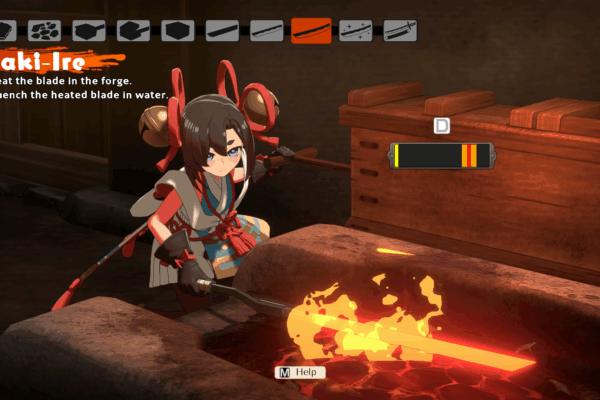This screenshot has height=400, width=600.
Task: Click the highlighted orange blade step icon
Action: click(311, 31)
